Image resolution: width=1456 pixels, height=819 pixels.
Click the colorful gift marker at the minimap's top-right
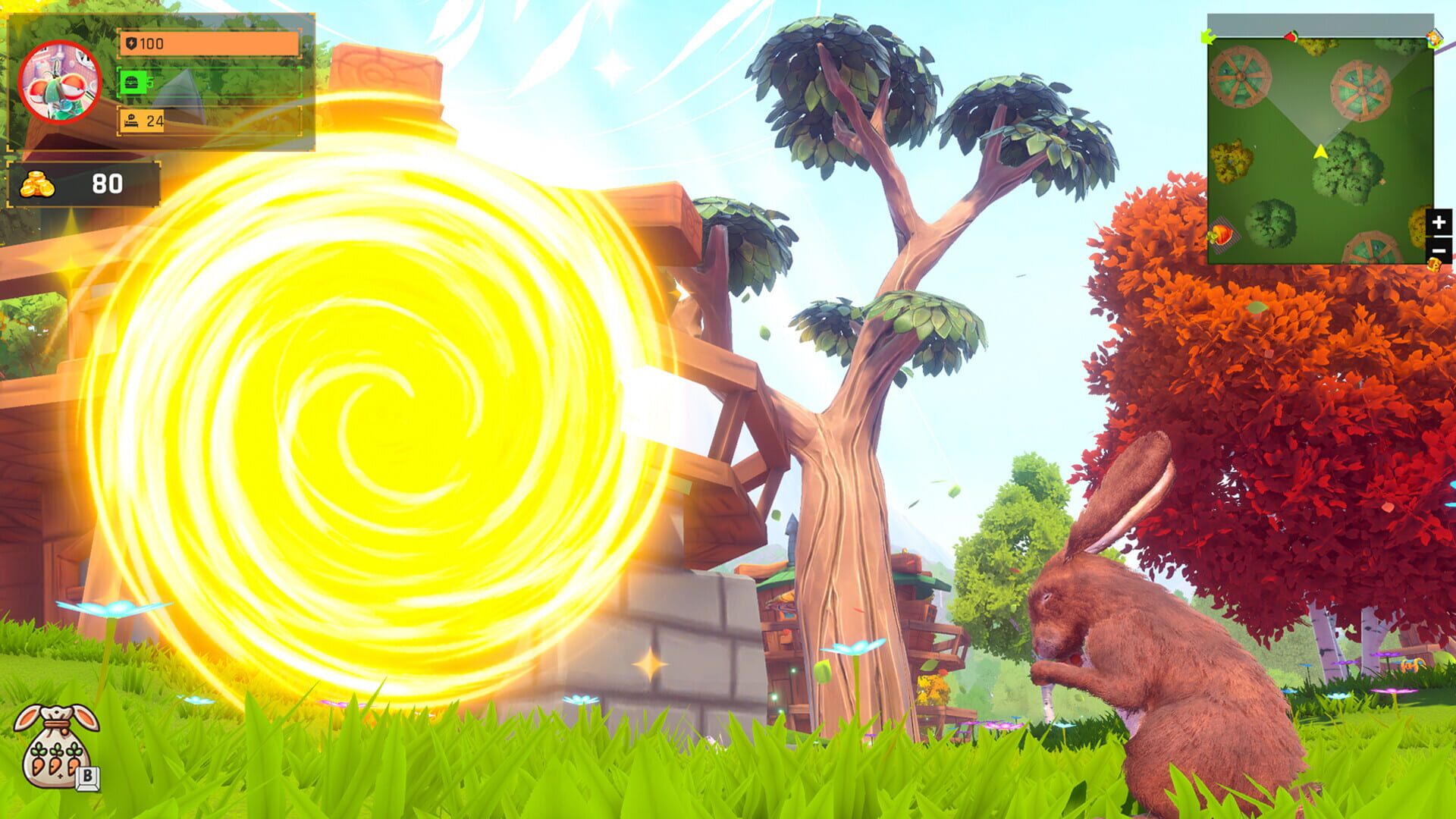pos(1432,39)
